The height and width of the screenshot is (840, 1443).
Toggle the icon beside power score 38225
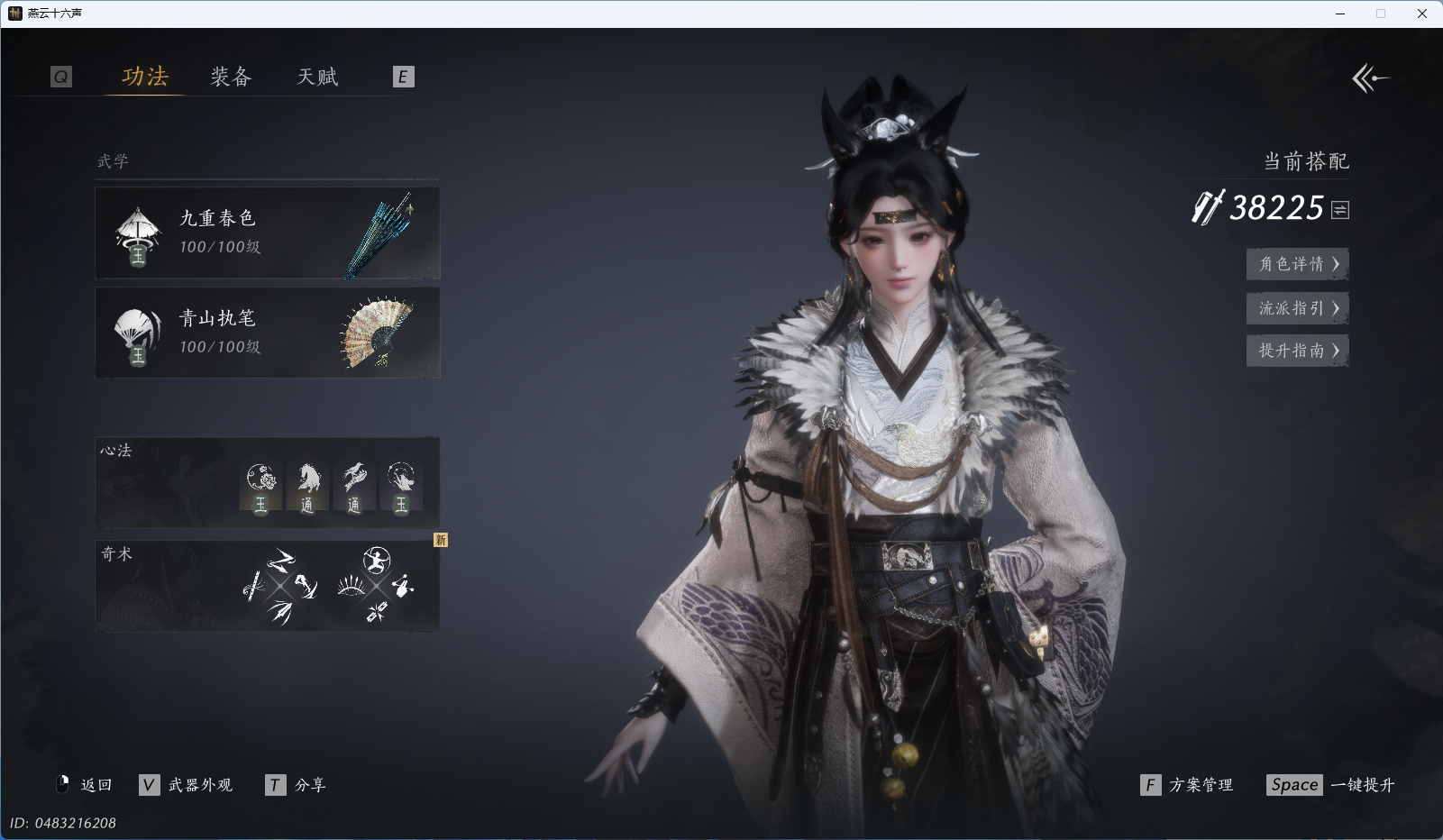click(x=1340, y=210)
